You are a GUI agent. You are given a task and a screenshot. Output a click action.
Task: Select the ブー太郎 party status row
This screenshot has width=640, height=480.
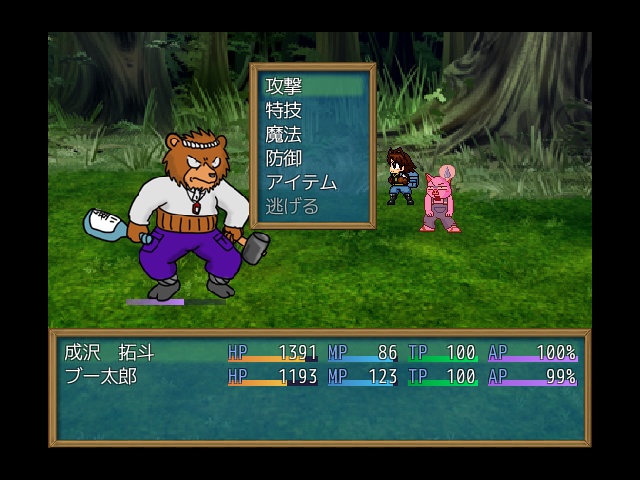pyautogui.click(x=319, y=377)
